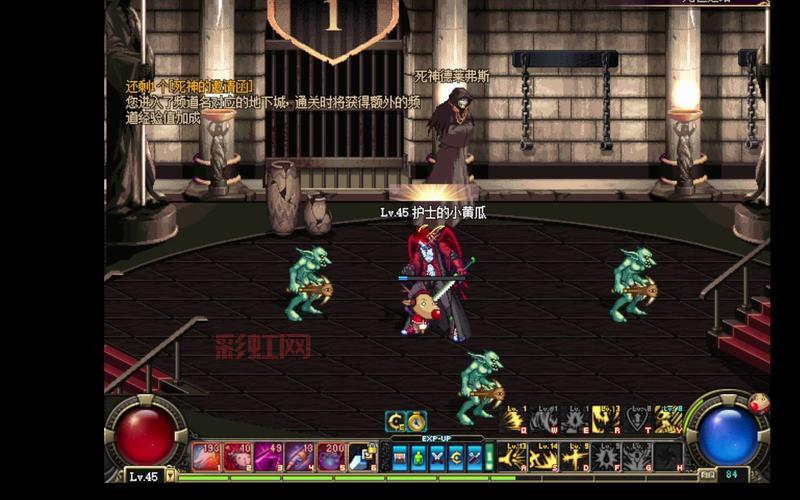Image resolution: width=800 pixels, height=500 pixels.
Task: Expand the arrow button beside Lv.45
Action: coord(170,476)
